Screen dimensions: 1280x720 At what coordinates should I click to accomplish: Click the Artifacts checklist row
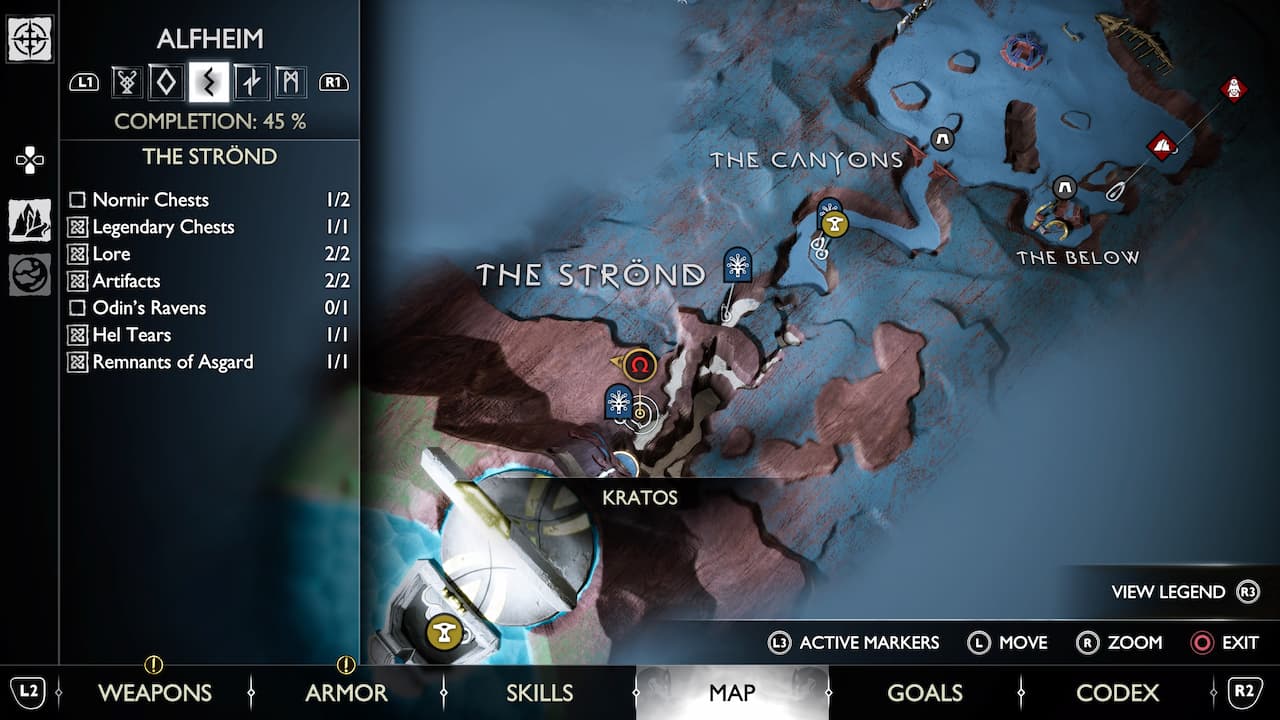tap(208, 281)
